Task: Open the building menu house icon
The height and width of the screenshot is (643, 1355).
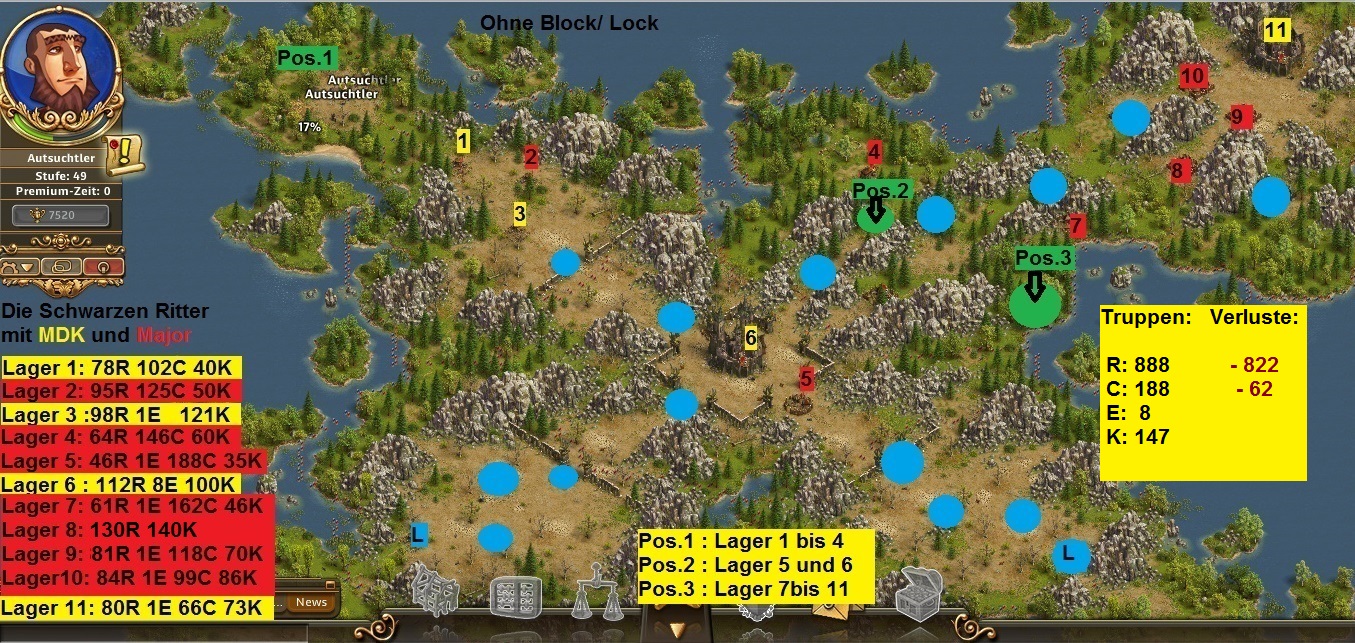Action: click(436, 594)
